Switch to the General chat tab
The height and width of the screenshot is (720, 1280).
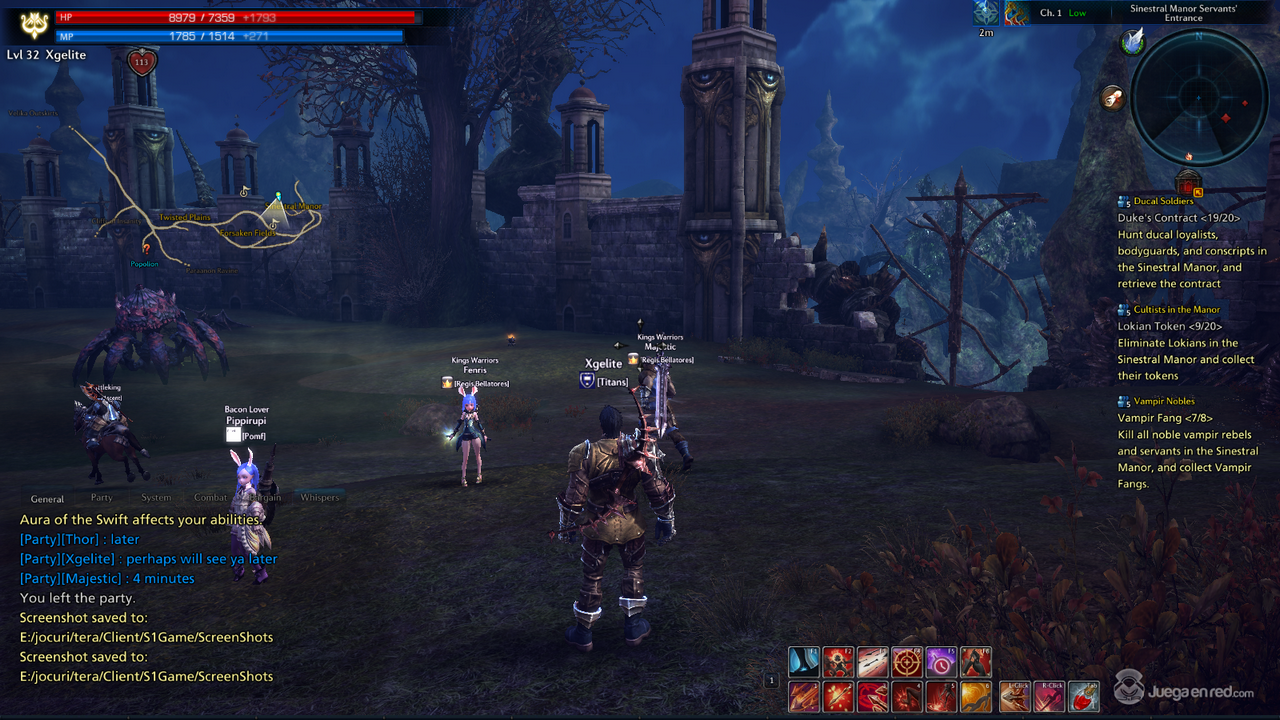coord(47,499)
